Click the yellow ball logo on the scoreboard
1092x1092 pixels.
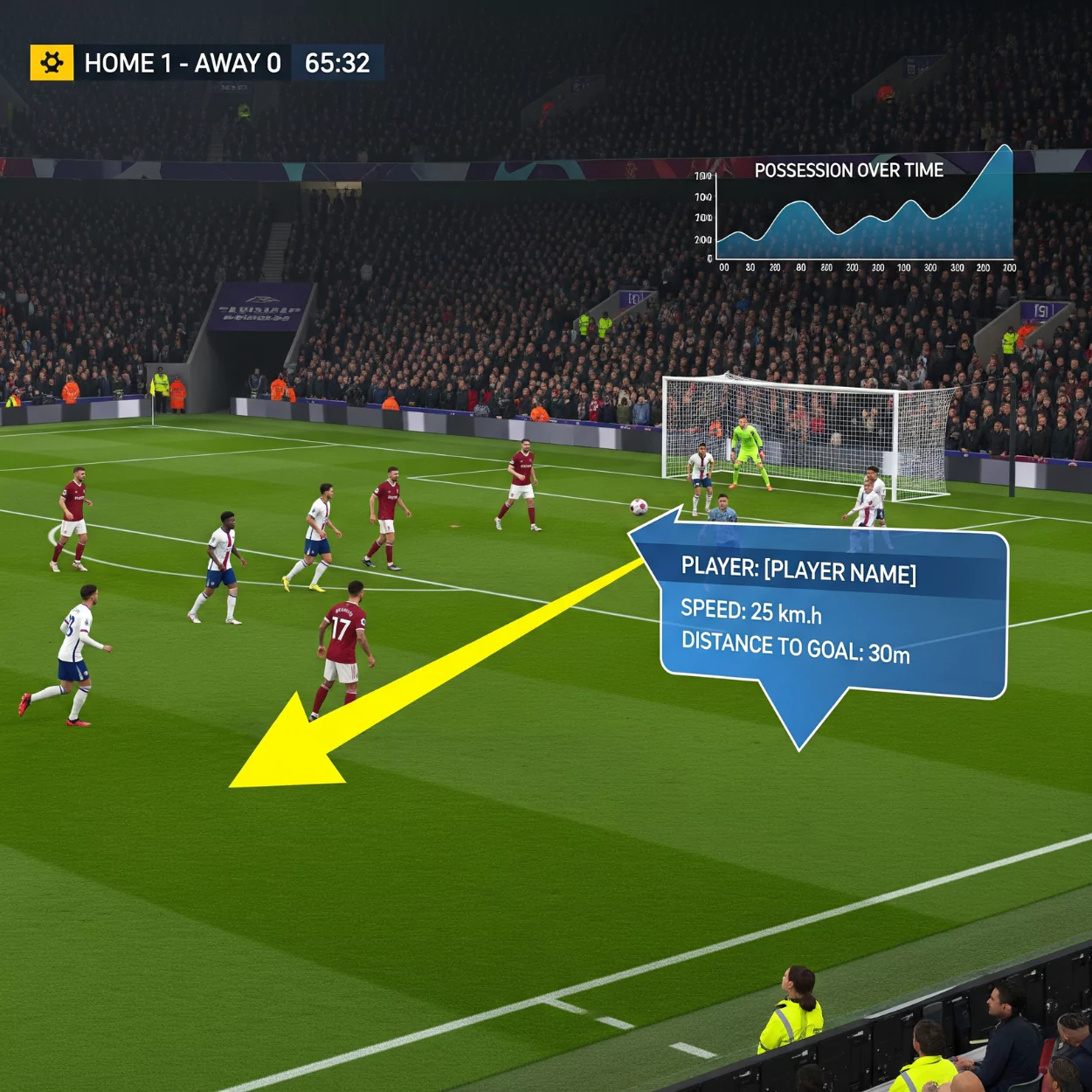[52, 63]
